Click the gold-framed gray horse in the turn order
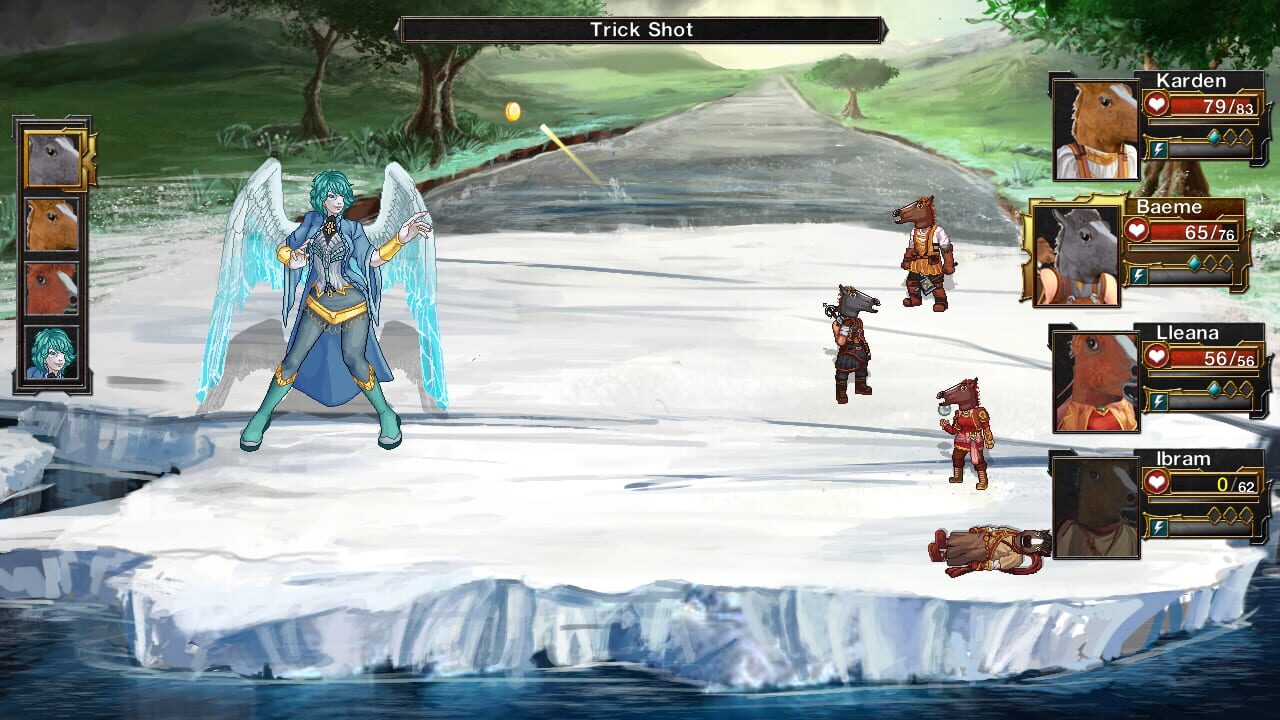Viewport: 1280px width, 720px height. click(x=52, y=157)
